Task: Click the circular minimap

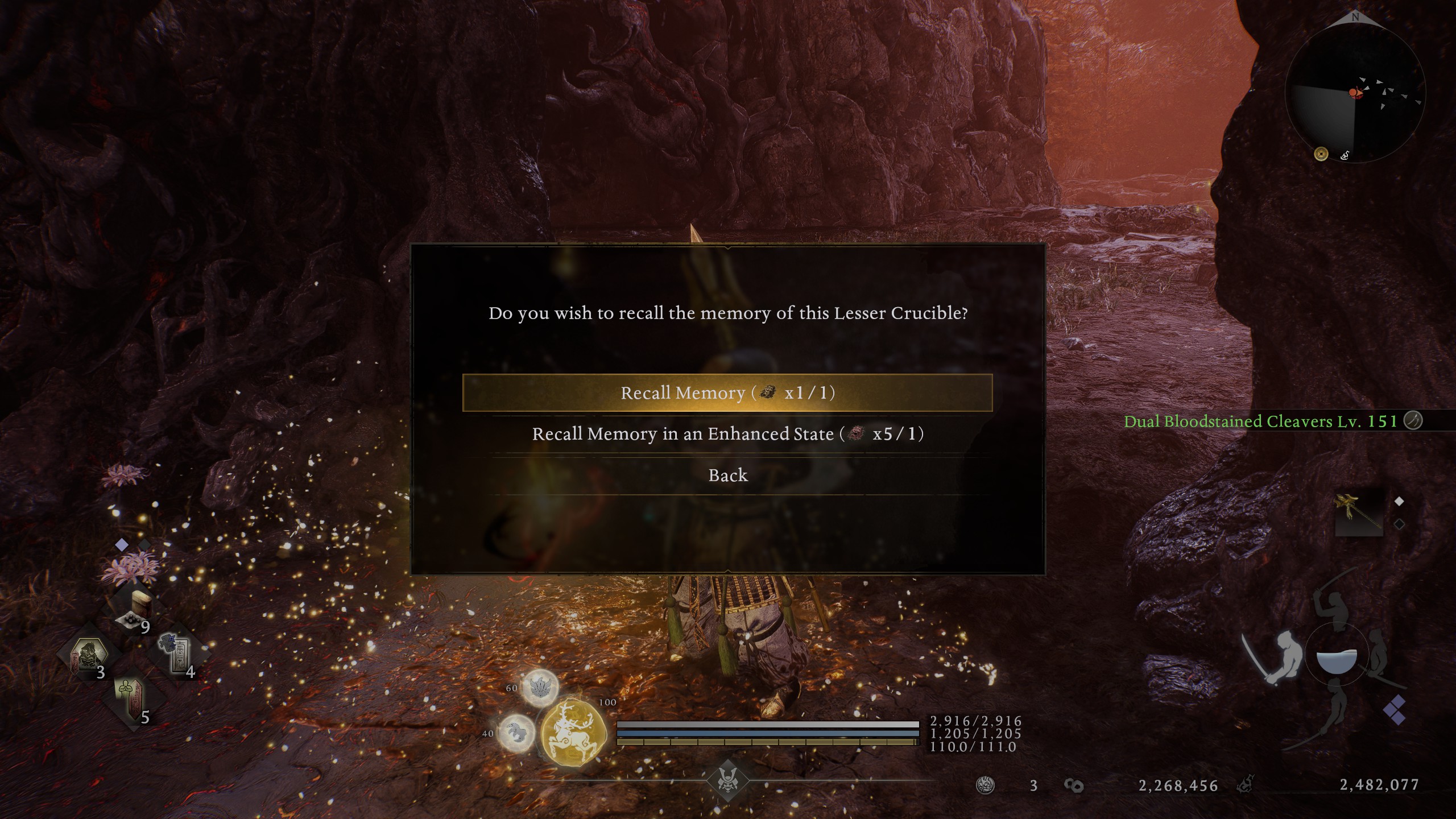Action: pos(1354,95)
